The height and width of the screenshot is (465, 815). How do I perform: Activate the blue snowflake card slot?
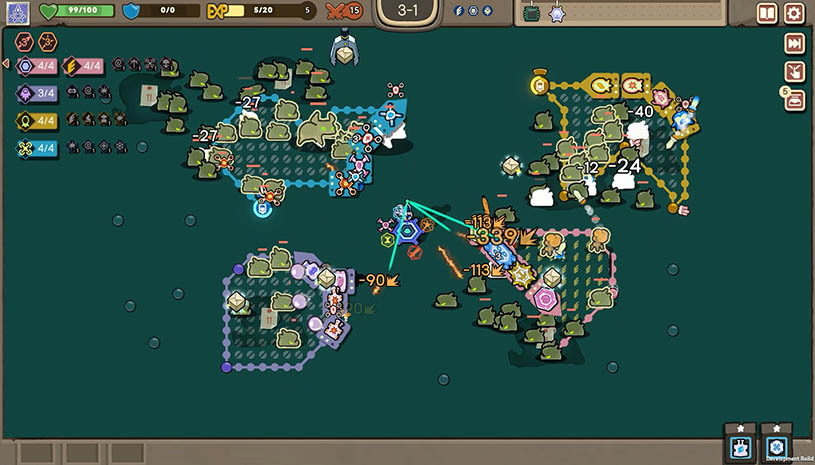pos(776,446)
